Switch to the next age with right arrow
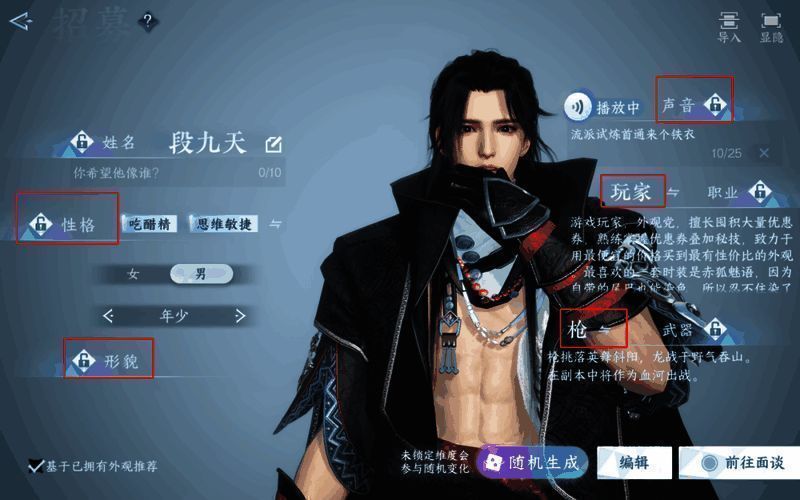 pyautogui.click(x=240, y=316)
